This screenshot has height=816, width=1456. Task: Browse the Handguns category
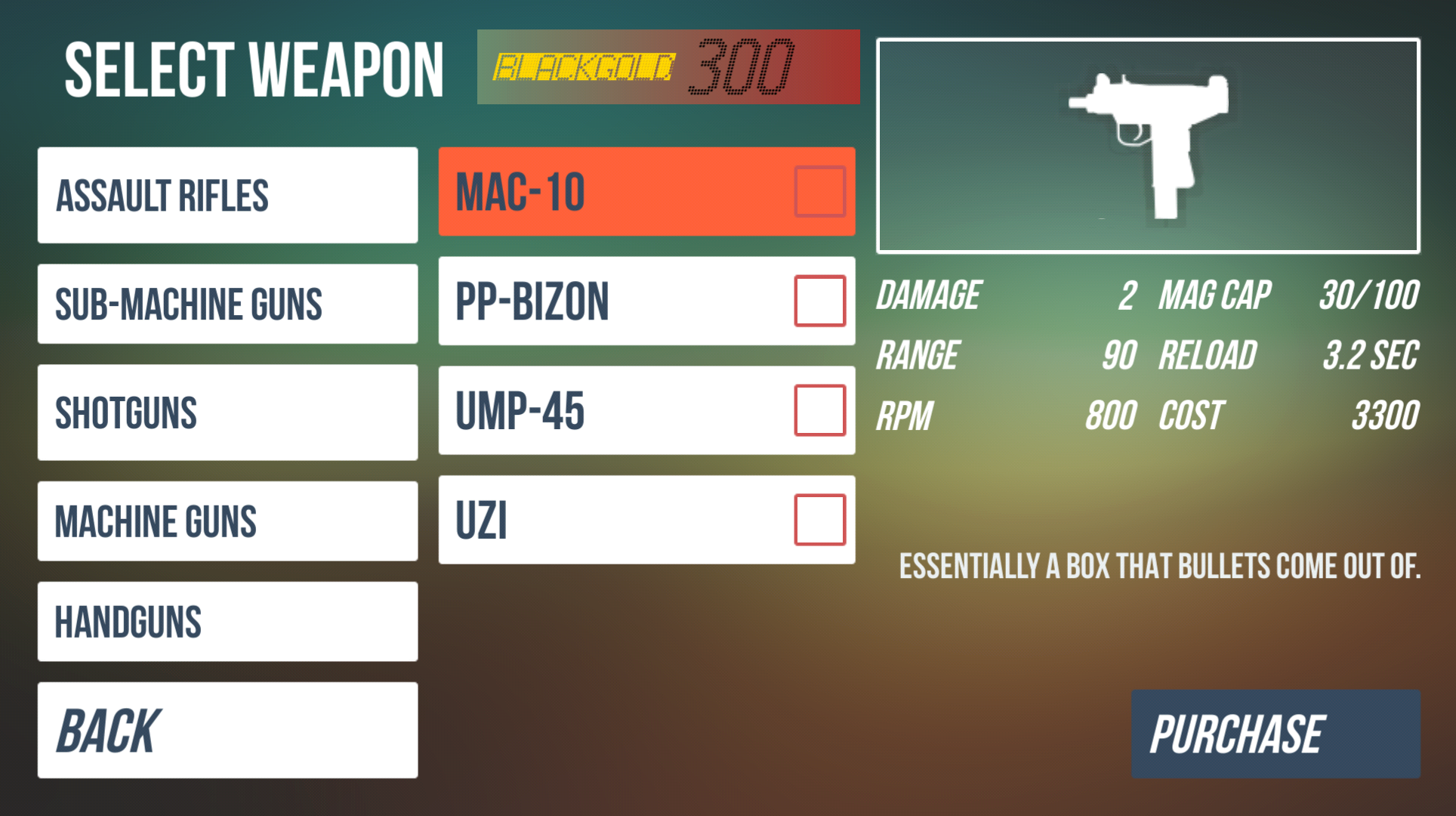(x=227, y=622)
